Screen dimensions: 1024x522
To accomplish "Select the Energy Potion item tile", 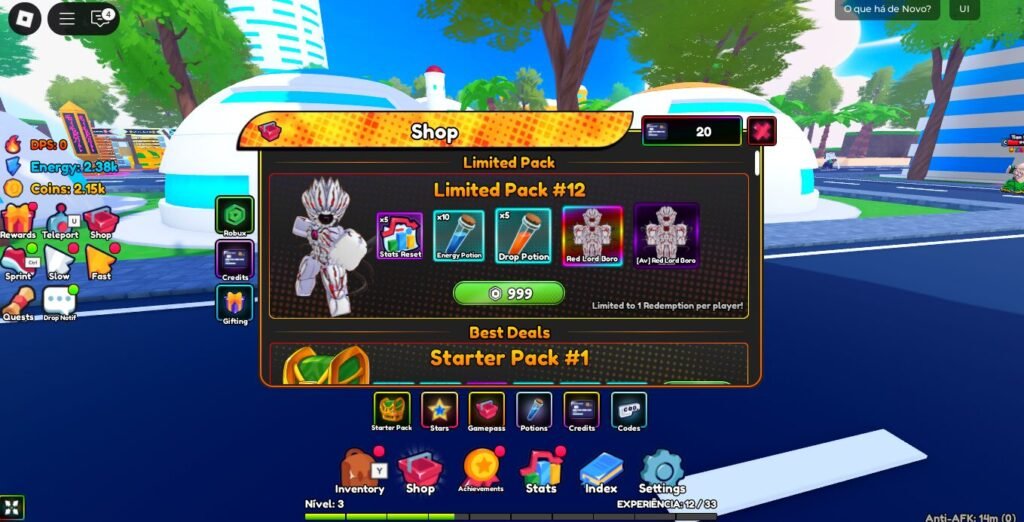I will coord(459,237).
